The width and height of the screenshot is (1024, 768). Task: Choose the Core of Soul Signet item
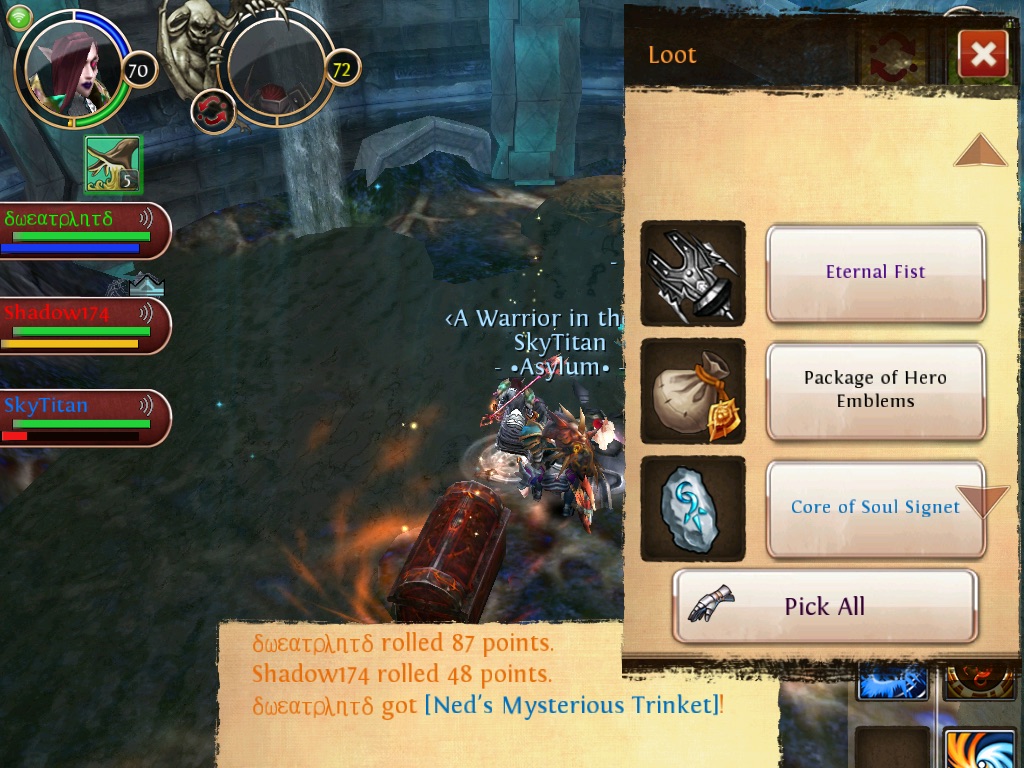tap(875, 507)
